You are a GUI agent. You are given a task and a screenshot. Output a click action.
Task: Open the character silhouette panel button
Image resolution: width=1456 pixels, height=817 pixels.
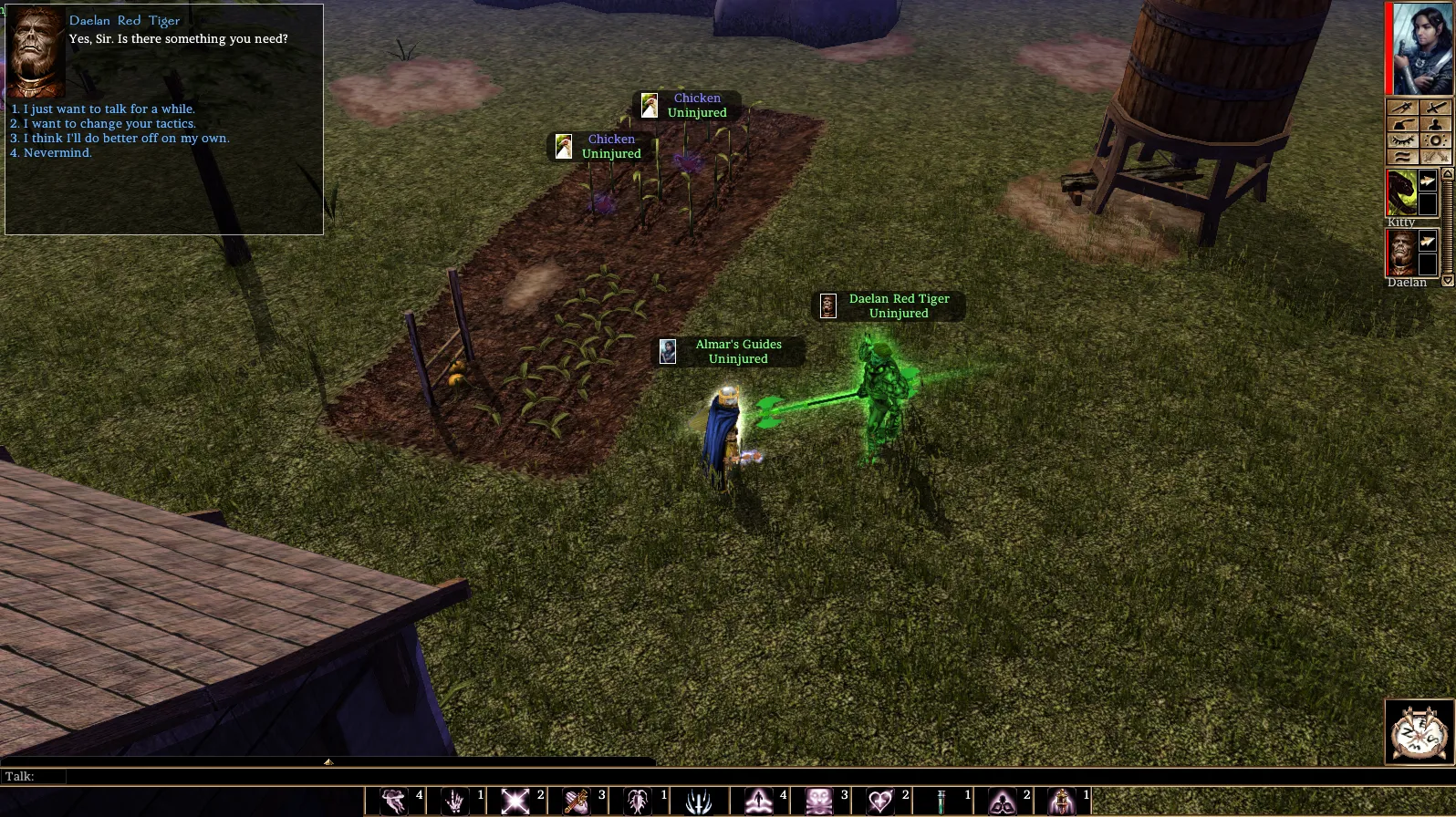pos(1435,124)
